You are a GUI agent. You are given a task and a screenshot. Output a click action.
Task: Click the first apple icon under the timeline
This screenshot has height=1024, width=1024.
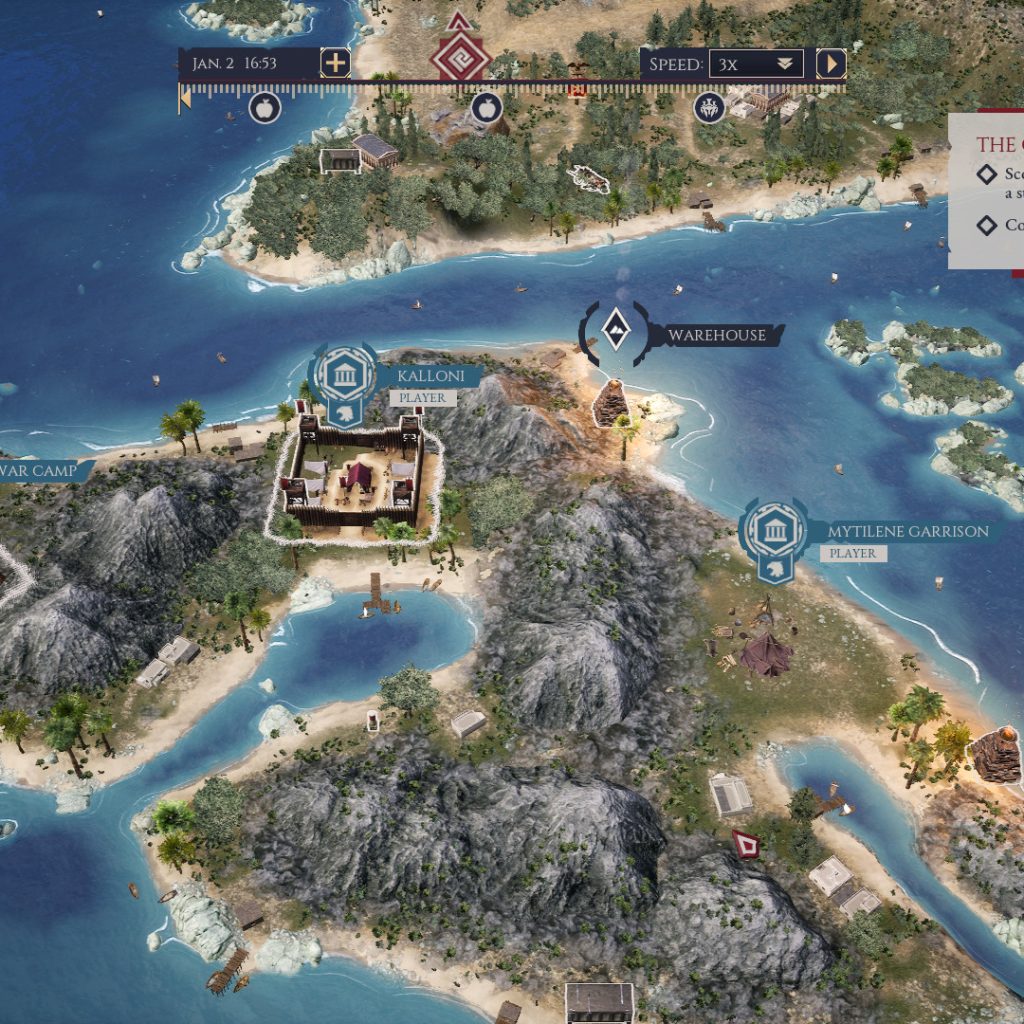click(x=264, y=107)
